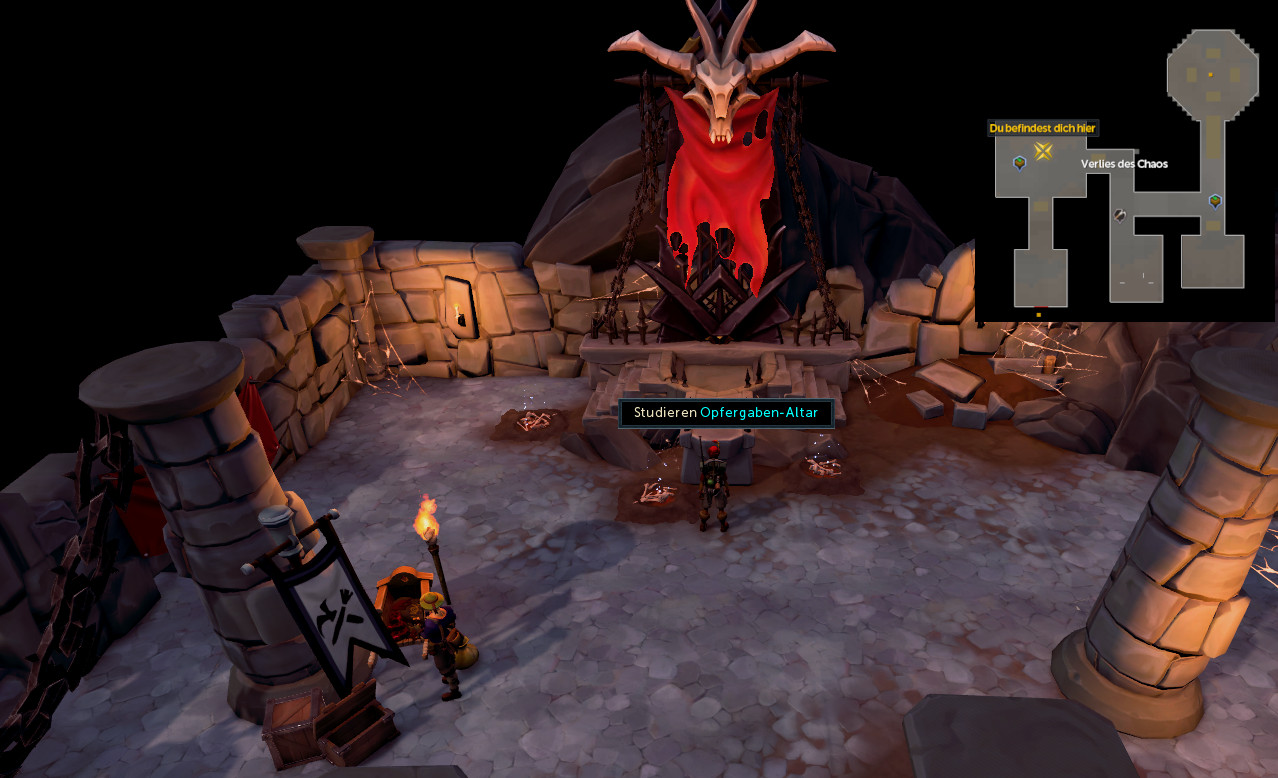Screen dimensions: 1278x778
Task: Select the golden 'Du befindest dich hier' star marker
Action: tap(1043, 151)
